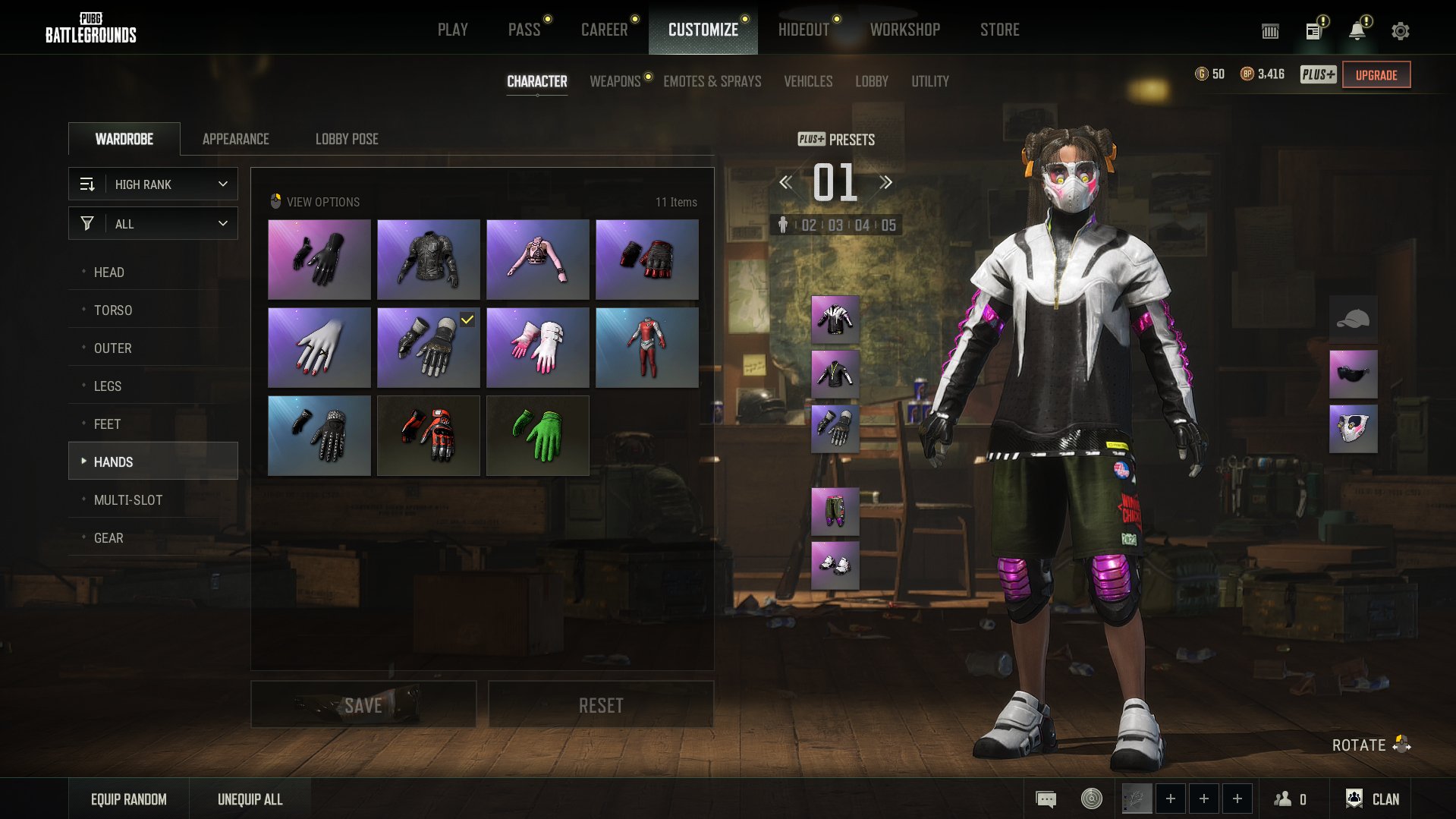The width and height of the screenshot is (1456, 819).
Task: Select the Torso wardrobe category
Action: point(113,310)
